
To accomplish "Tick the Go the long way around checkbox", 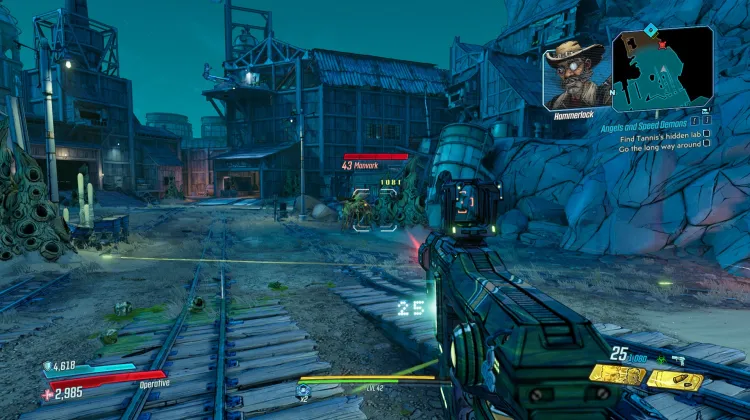I will click(x=707, y=146).
